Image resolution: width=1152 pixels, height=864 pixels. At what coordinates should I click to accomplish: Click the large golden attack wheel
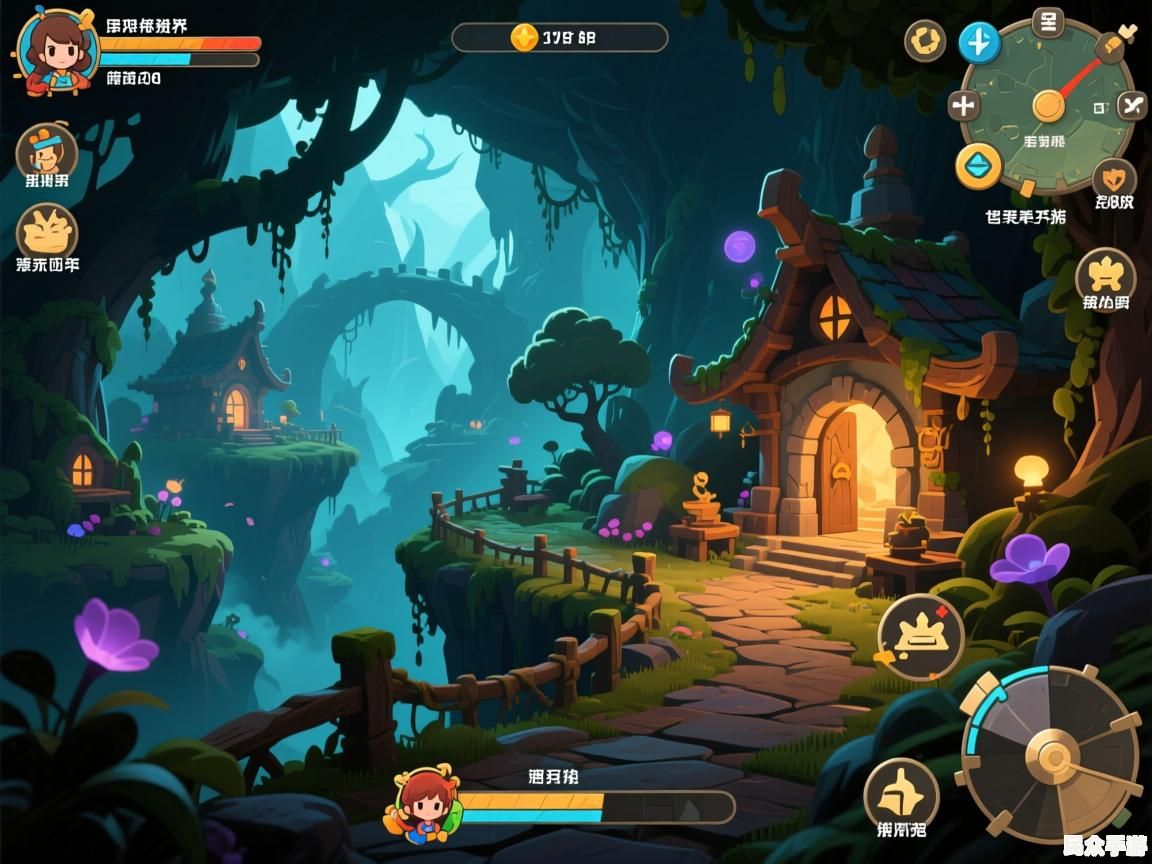1051,755
